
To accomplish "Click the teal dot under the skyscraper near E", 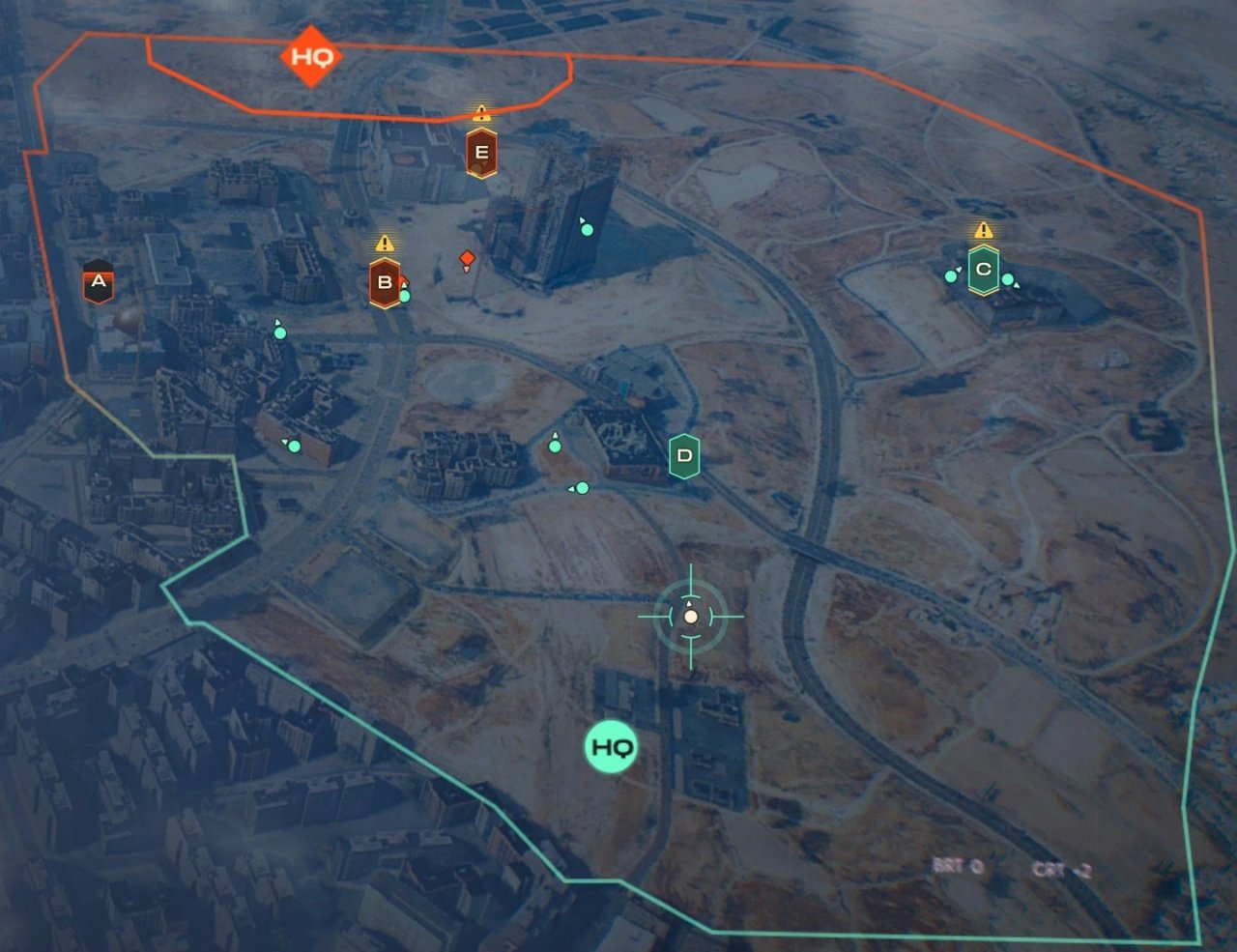I will (x=585, y=229).
